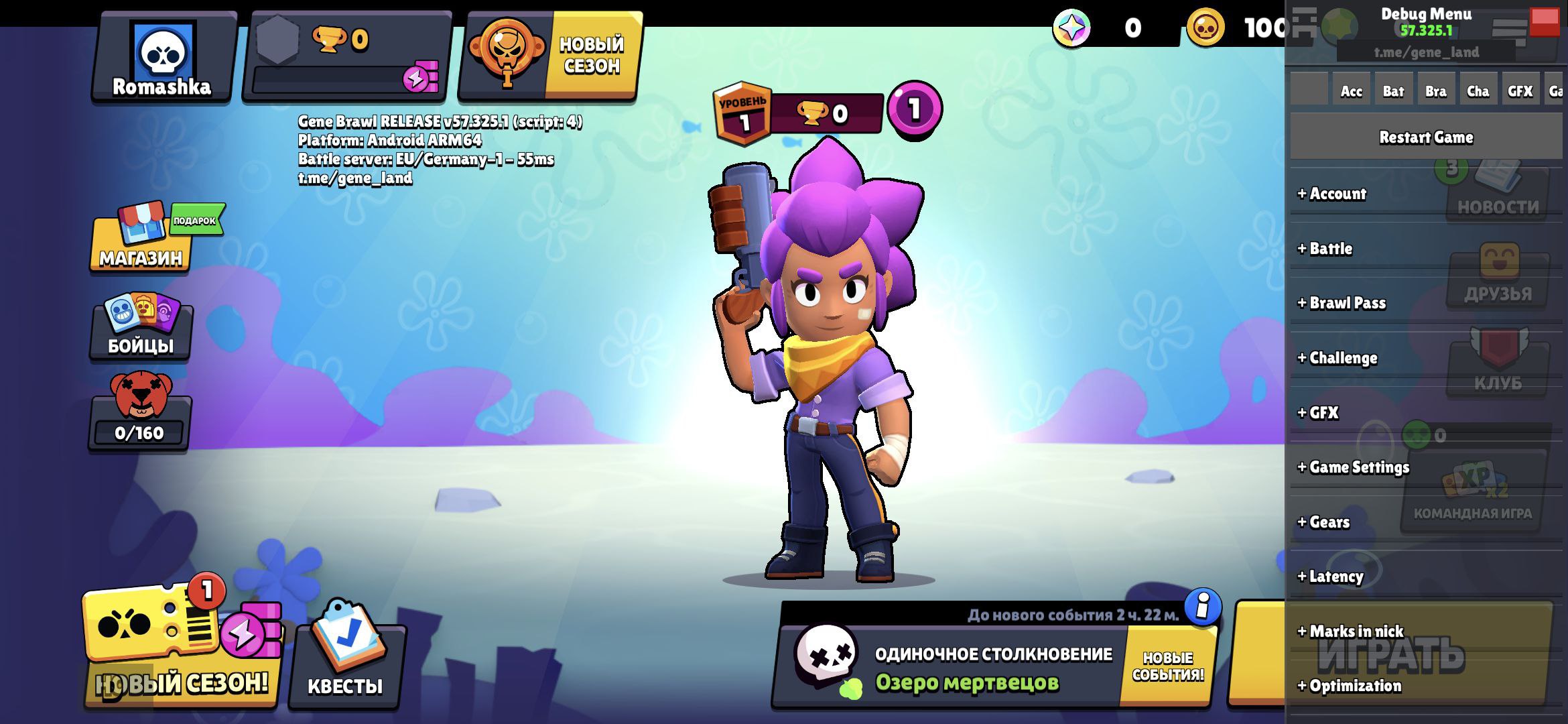Open the Новый Сезон trophy banner at top
This screenshot has height=724, width=1568.
click(x=549, y=56)
